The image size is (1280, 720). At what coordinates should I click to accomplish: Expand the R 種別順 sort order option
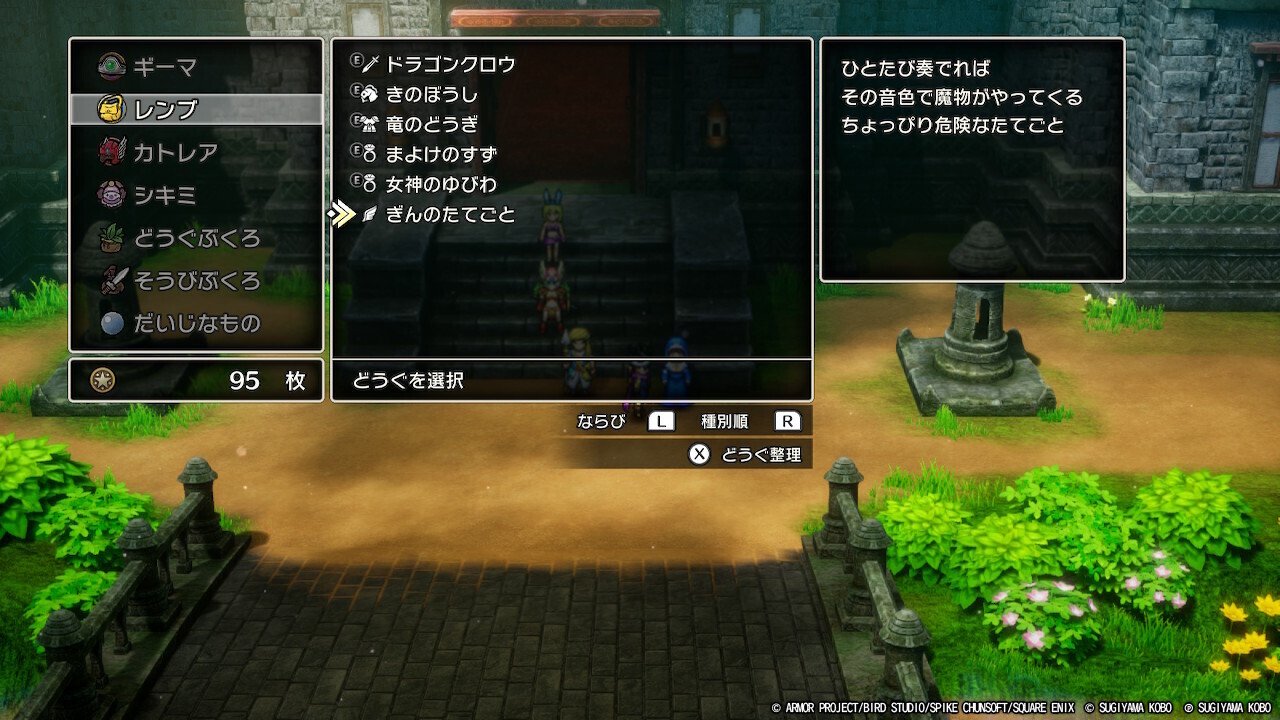click(x=789, y=420)
